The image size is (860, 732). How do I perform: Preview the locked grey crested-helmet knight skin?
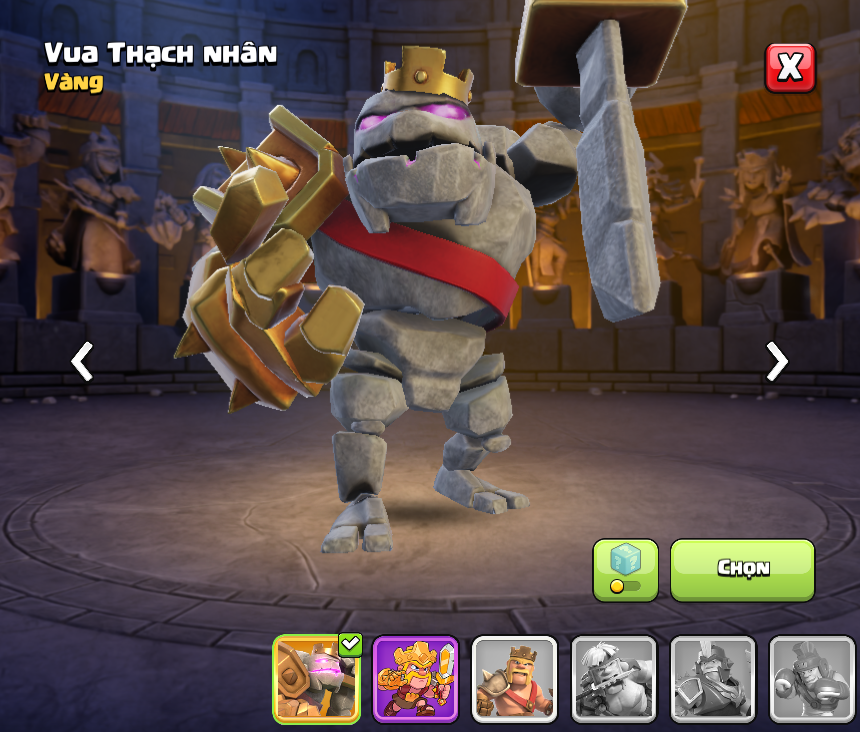(712, 679)
